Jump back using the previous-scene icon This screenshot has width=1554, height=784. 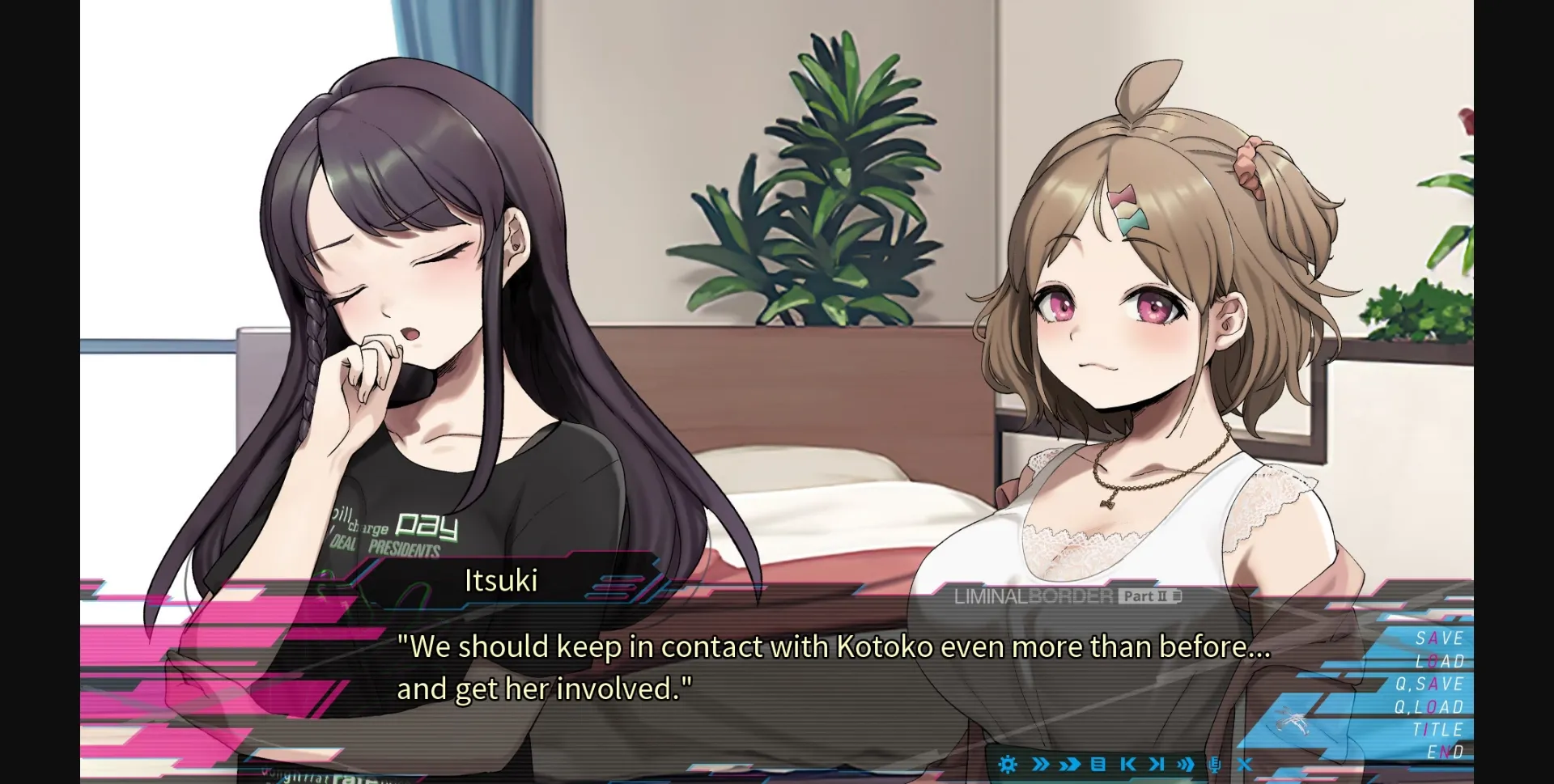(x=1127, y=764)
